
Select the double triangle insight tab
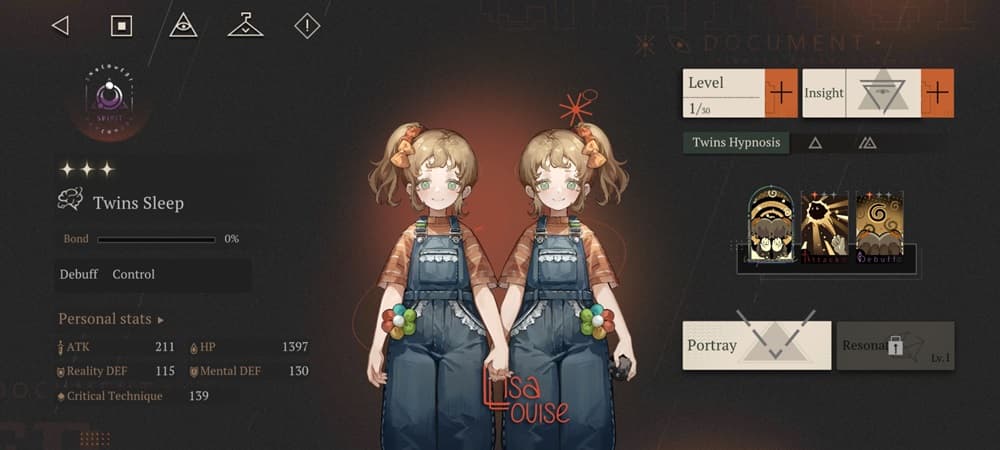[868, 143]
